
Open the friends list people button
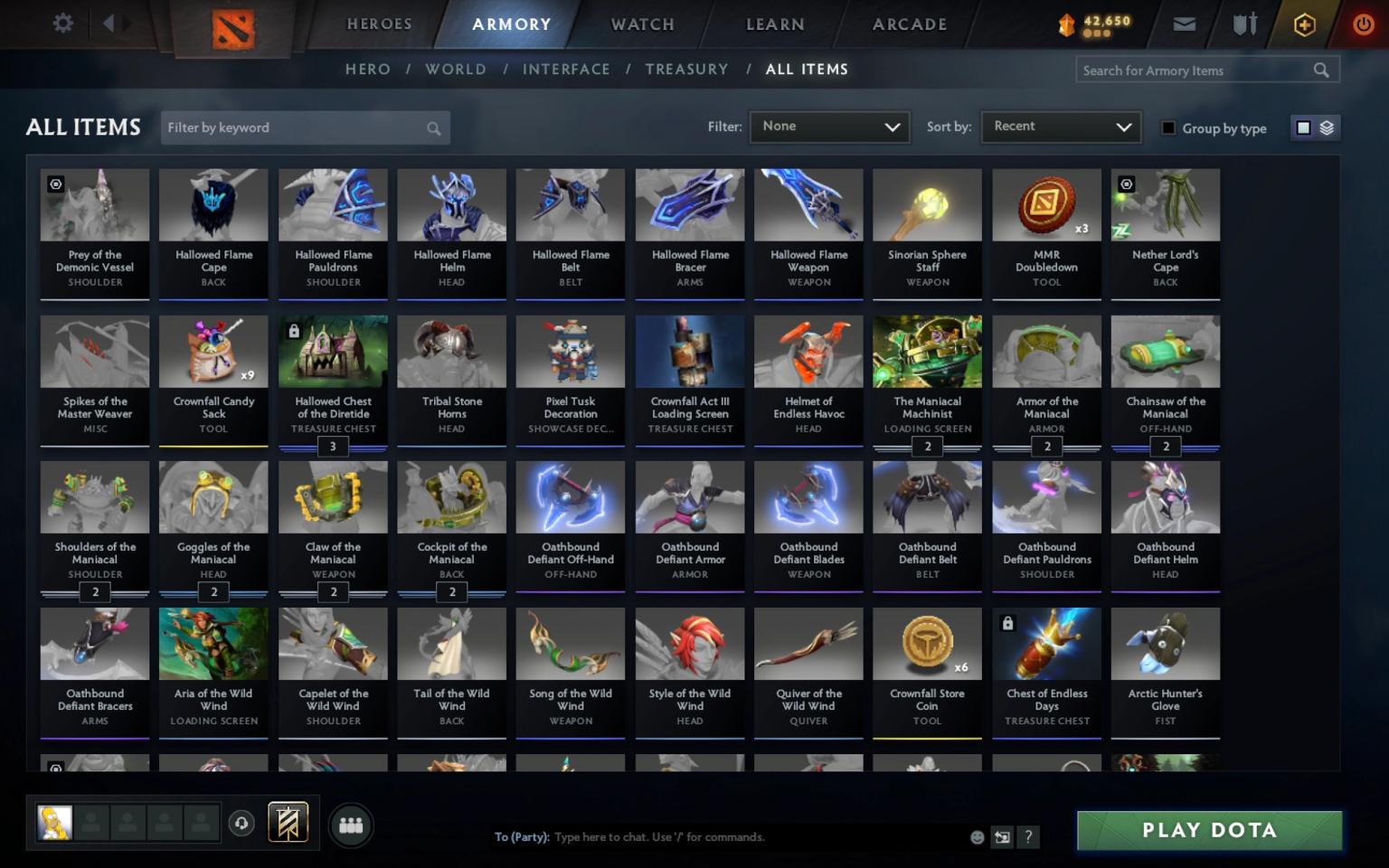pyautogui.click(x=351, y=824)
